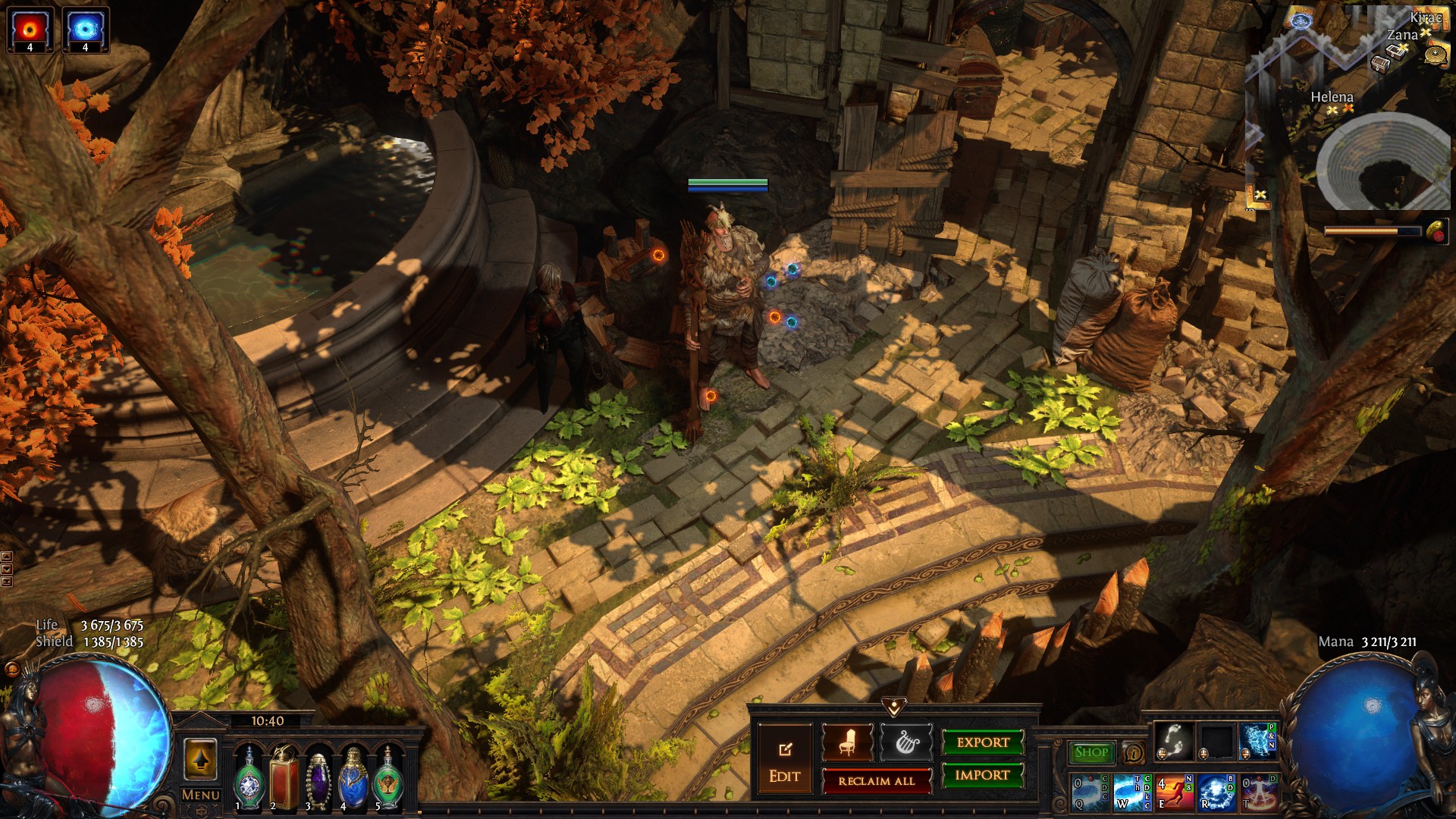This screenshot has width=1456, height=819.
Task: Collapse the hideout panel with the arrow
Action: click(894, 708)
